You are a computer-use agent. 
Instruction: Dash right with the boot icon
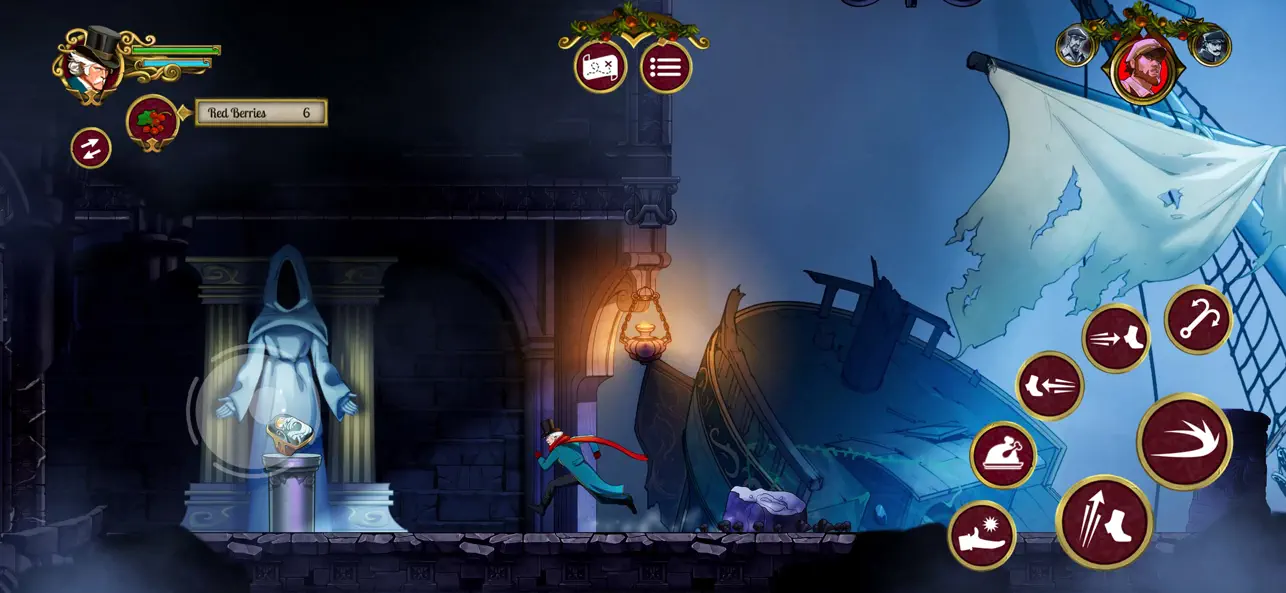(x=1116, y=338)
